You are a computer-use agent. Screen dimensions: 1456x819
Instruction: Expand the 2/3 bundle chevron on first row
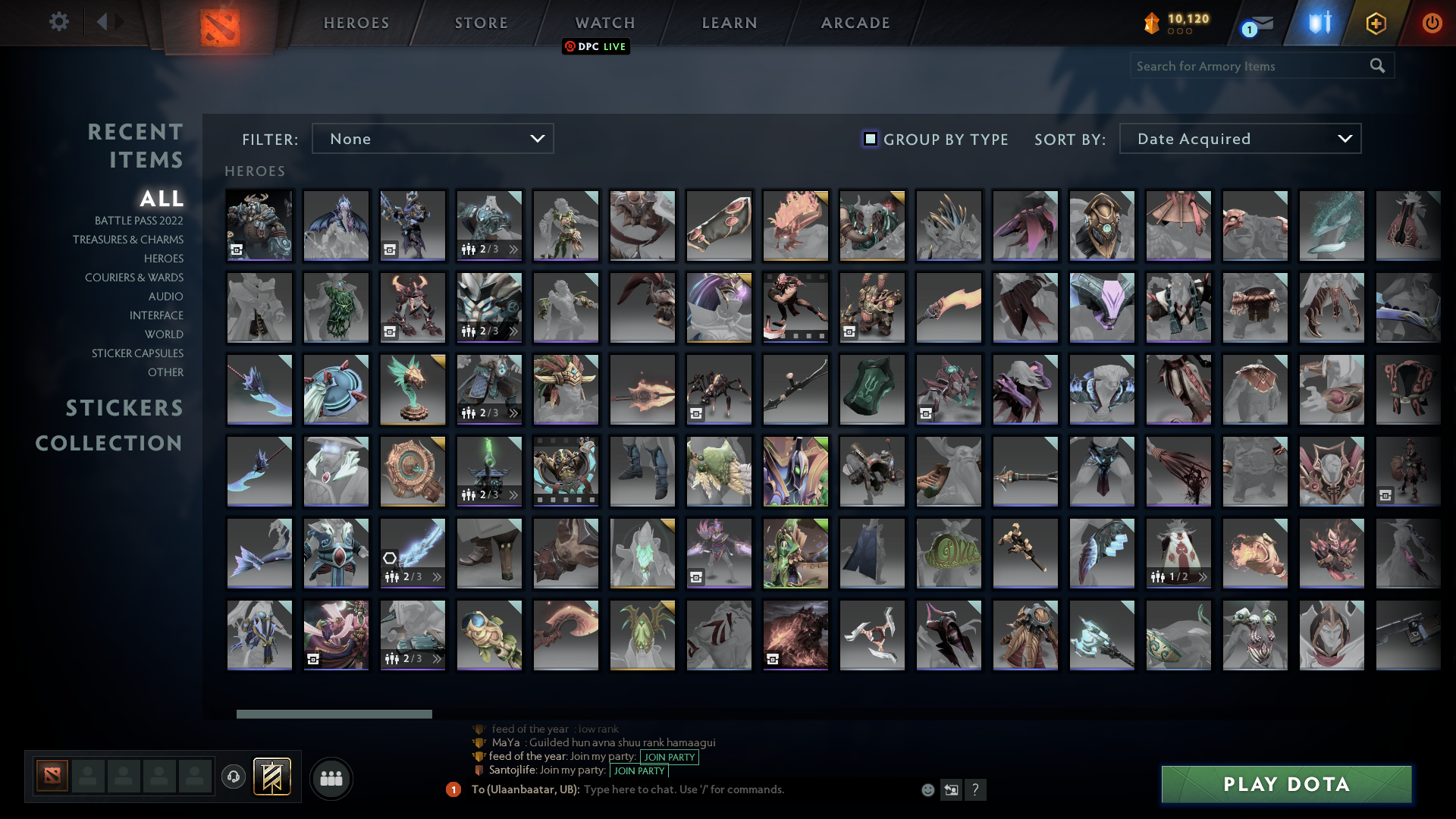[513, 248]
